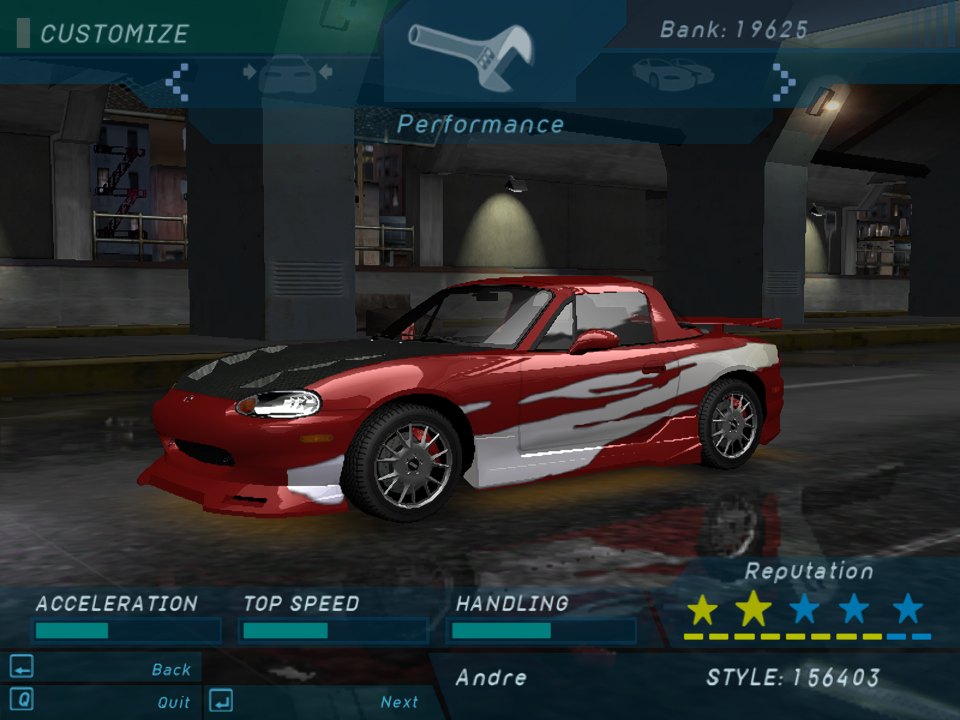This screenshot has width=960, height=720.
Task: Select the Performance wrench icon
Action: pyautogui.click(x=471, y=50)
